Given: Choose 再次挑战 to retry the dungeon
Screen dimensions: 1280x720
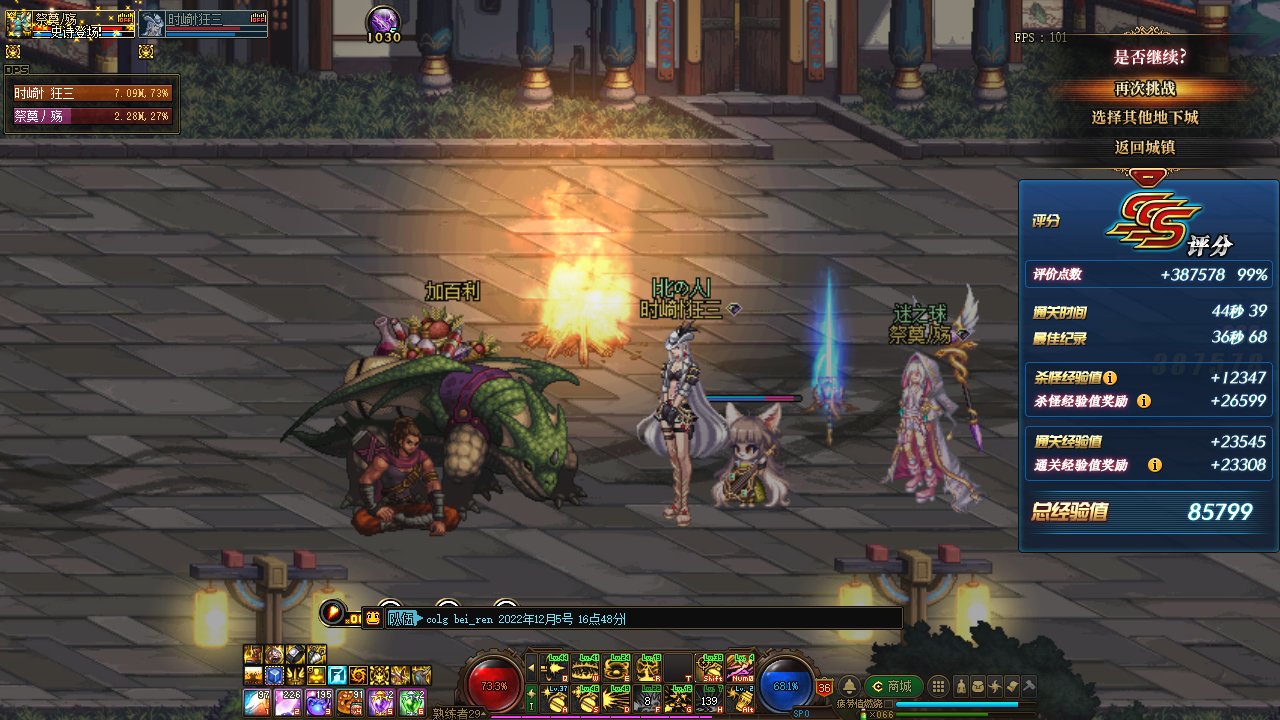Looking at the screenshot, I should (x=1145, y=88).
